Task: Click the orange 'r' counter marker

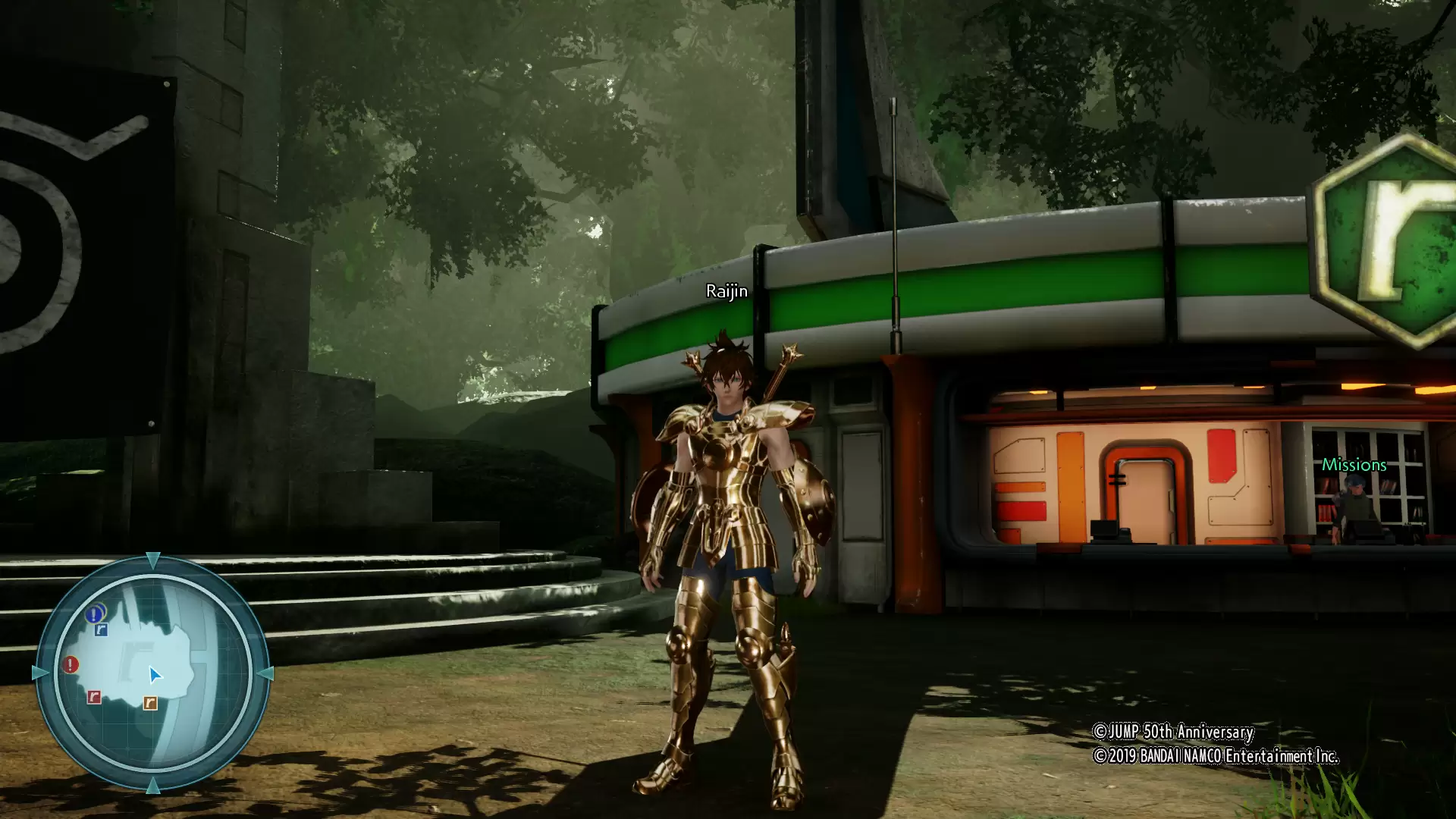Action: point(150,703)
